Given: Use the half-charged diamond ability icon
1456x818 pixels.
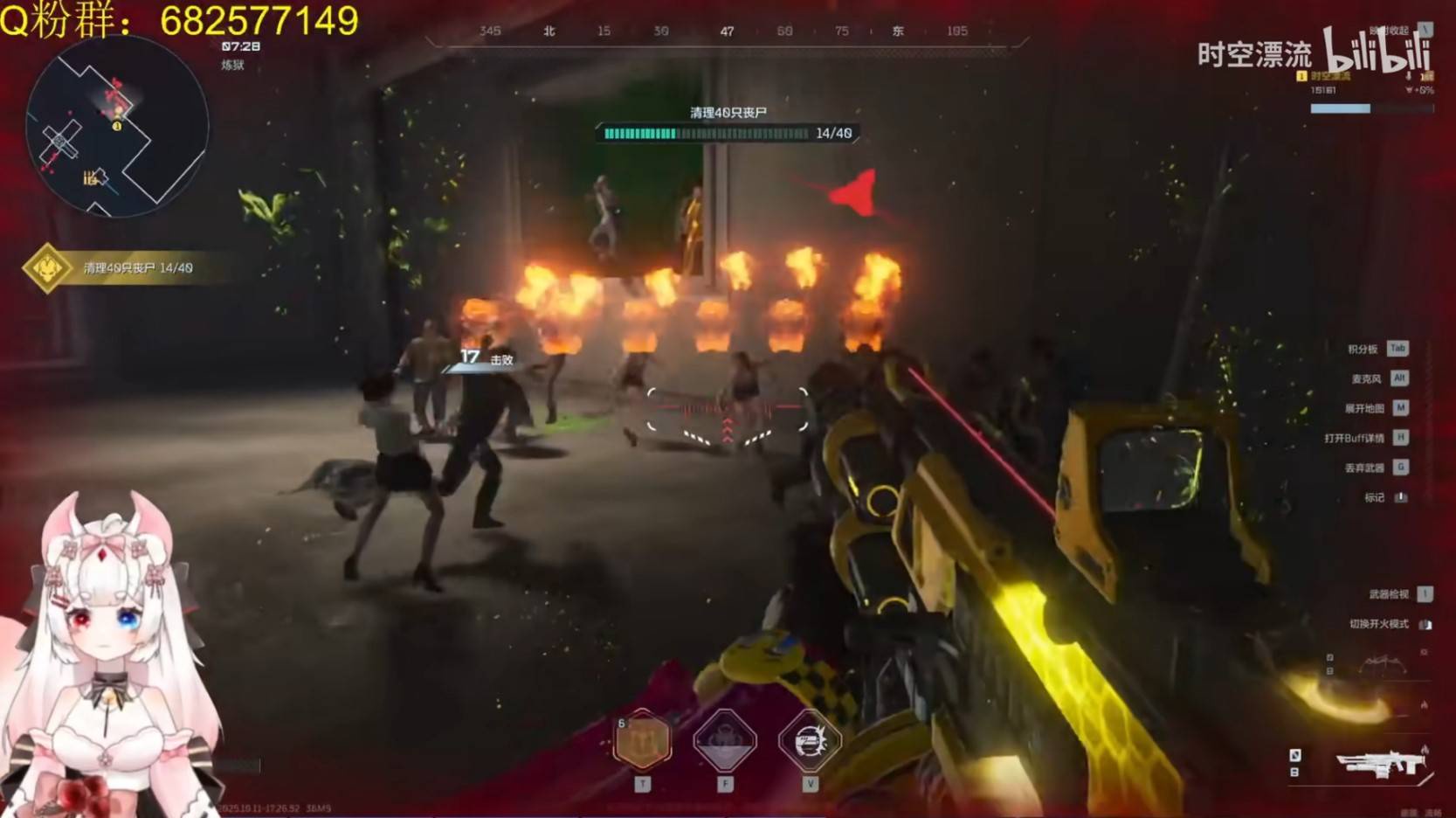Looking at the screenshot, I should pyautogui.click(x=724, y=741).
